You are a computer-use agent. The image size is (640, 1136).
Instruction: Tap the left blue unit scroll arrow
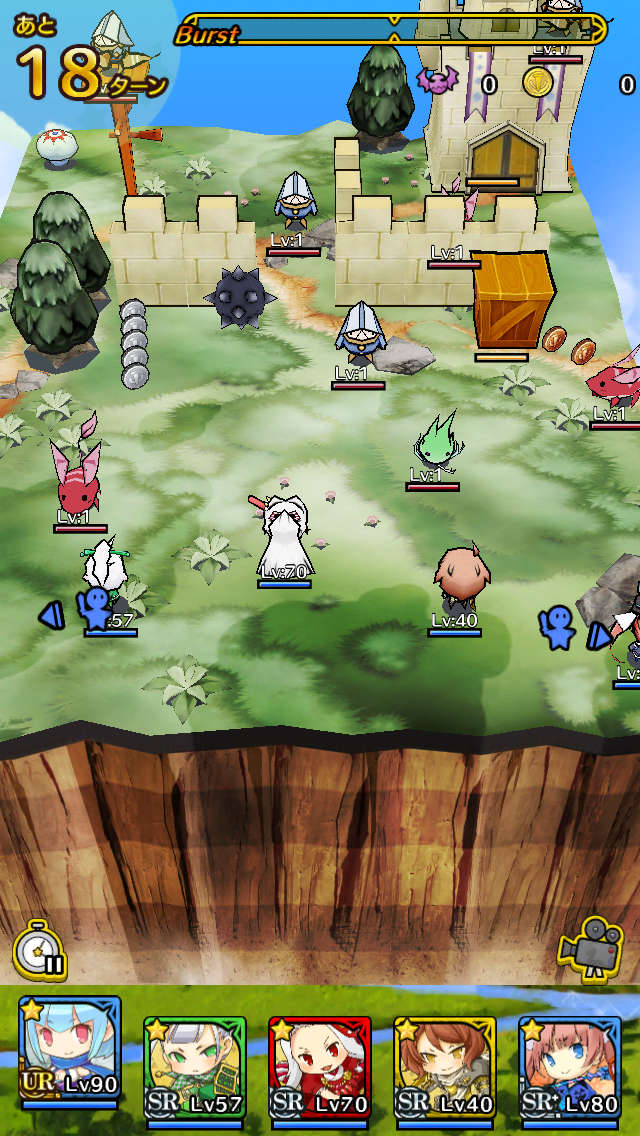click(52, 615)
